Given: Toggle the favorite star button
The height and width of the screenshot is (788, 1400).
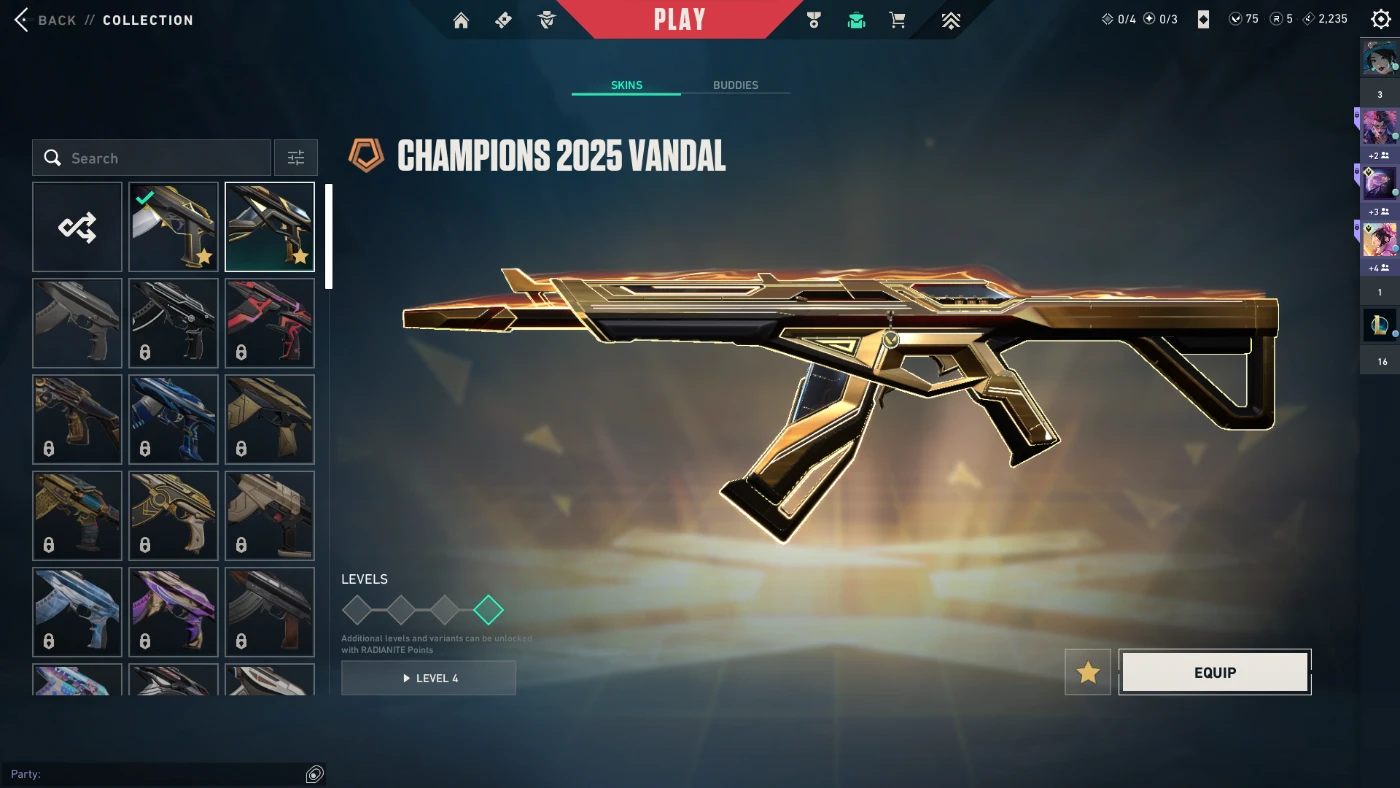Looking at the screenshot, I should pyautogui.click(x=1088, y=673).
